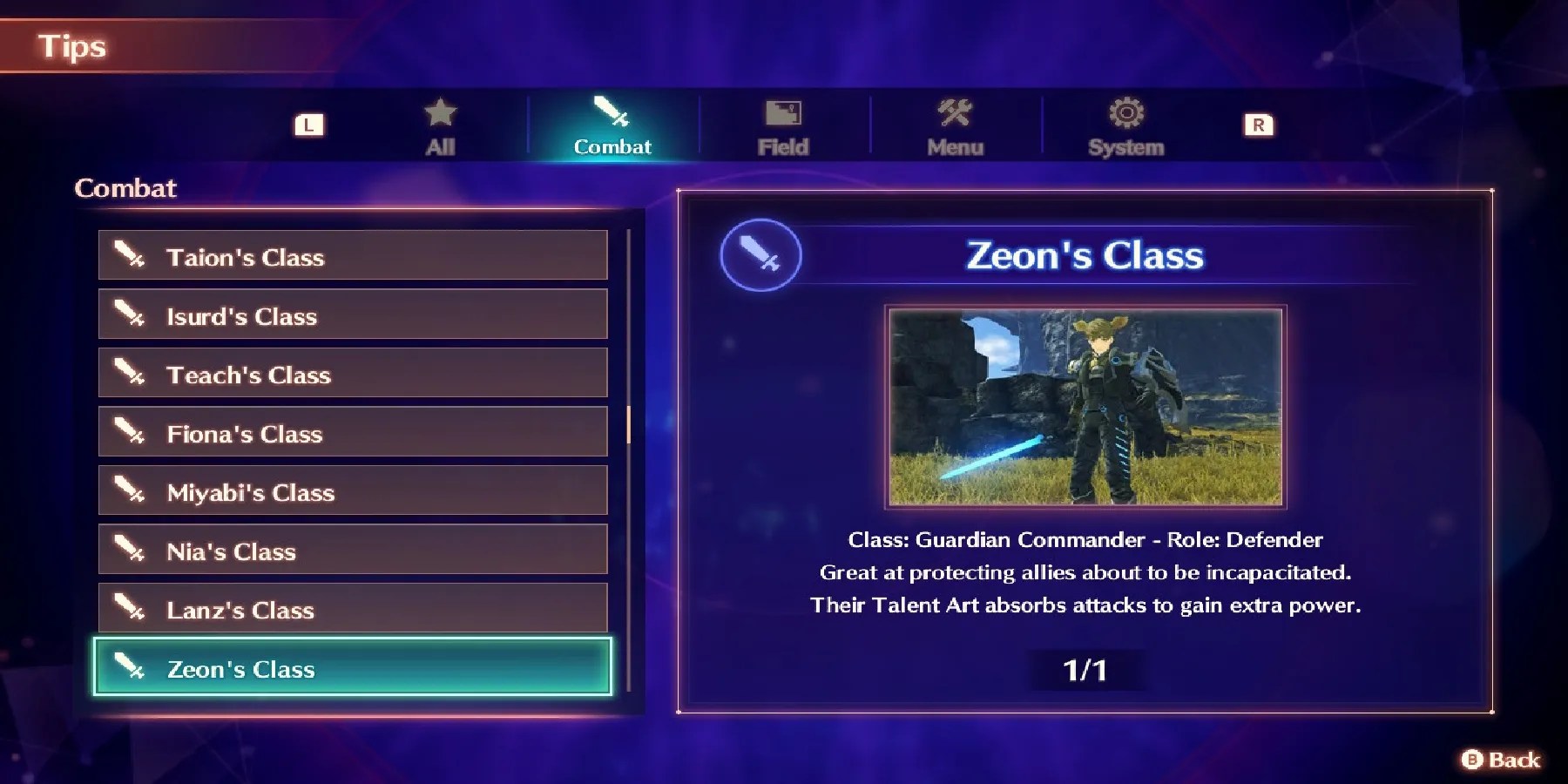This screenshot has height=784, width=1568.
Task: Click the circular sword emblem beside Zeon's Class header
Action: click(x=760, y=255)
